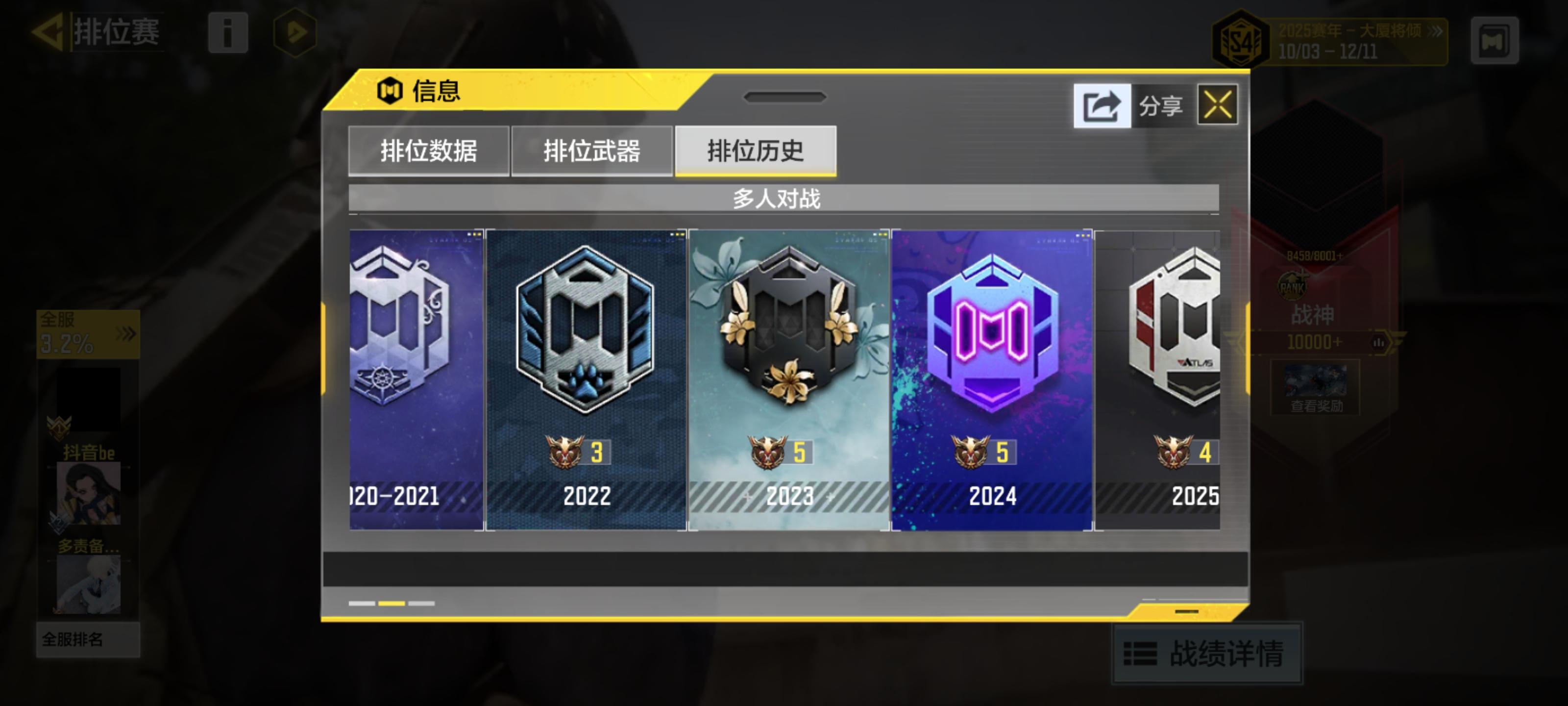The image size is (1568, 706).
Task: Expand 全服 3.2% via chevron arrows
Action: coord(126,334)
